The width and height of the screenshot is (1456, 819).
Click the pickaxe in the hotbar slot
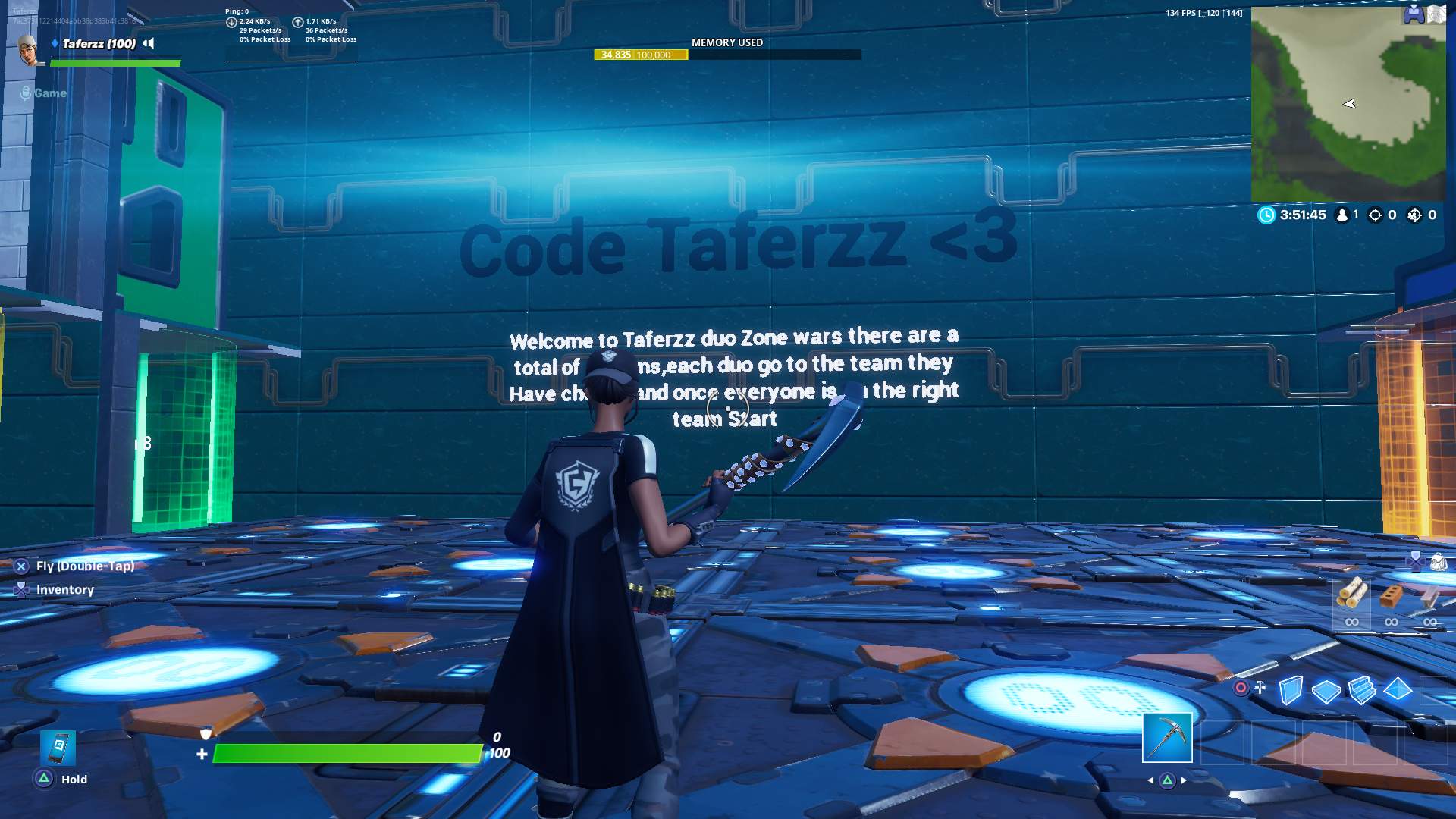coord(1168,739)
